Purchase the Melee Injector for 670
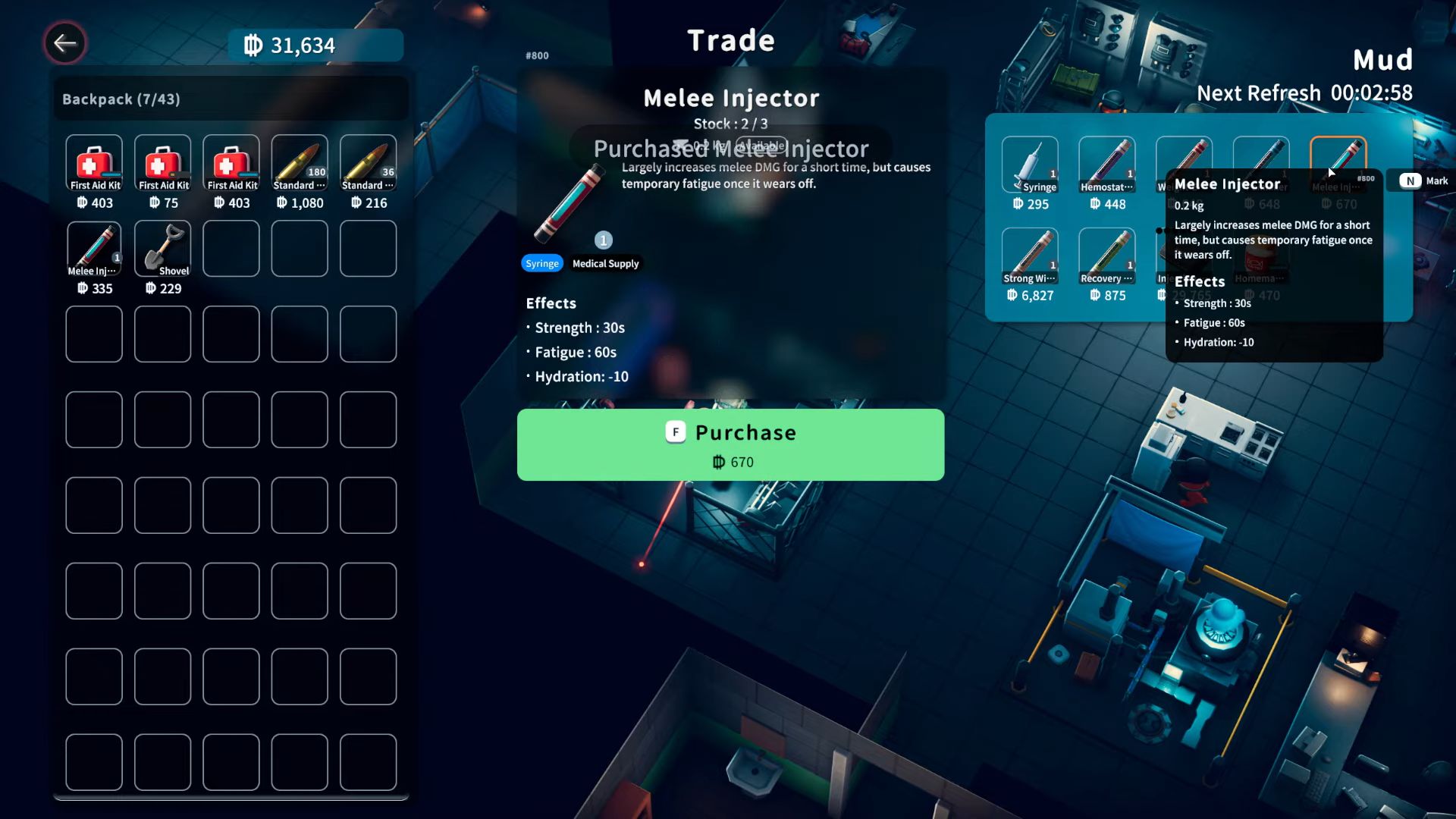The height and width of the screenshot is (819, 1456). pos(730,445)
